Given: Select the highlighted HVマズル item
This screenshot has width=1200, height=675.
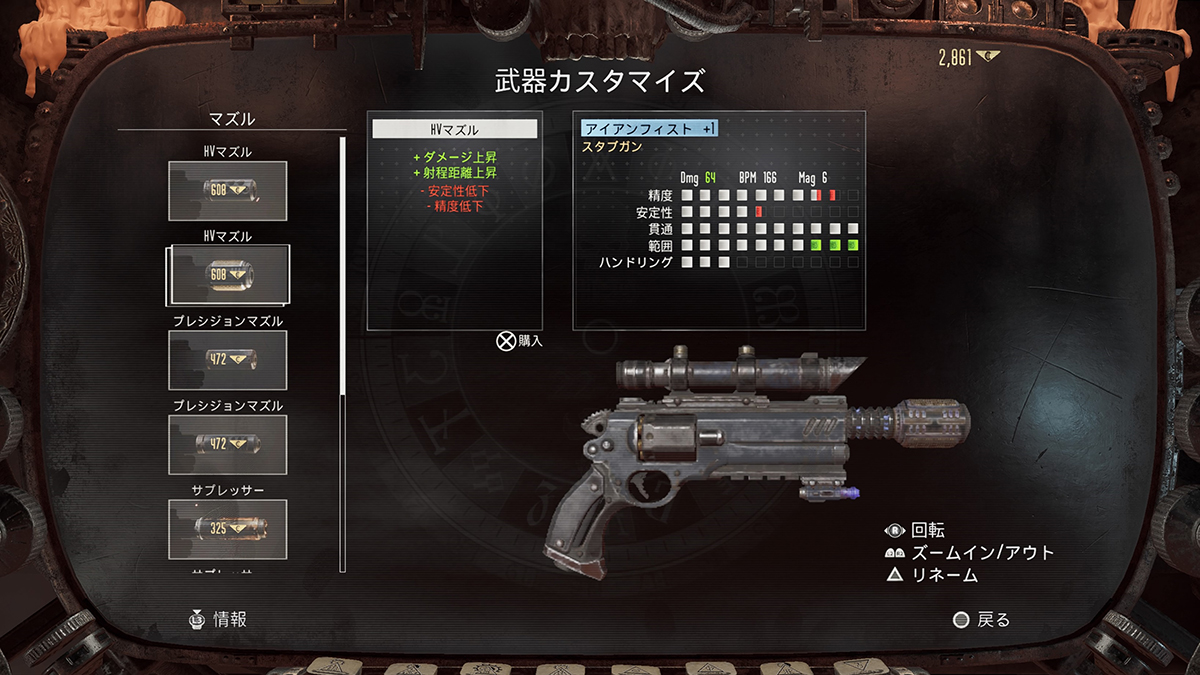Looking at the screenshot, I should coord(228,275).
